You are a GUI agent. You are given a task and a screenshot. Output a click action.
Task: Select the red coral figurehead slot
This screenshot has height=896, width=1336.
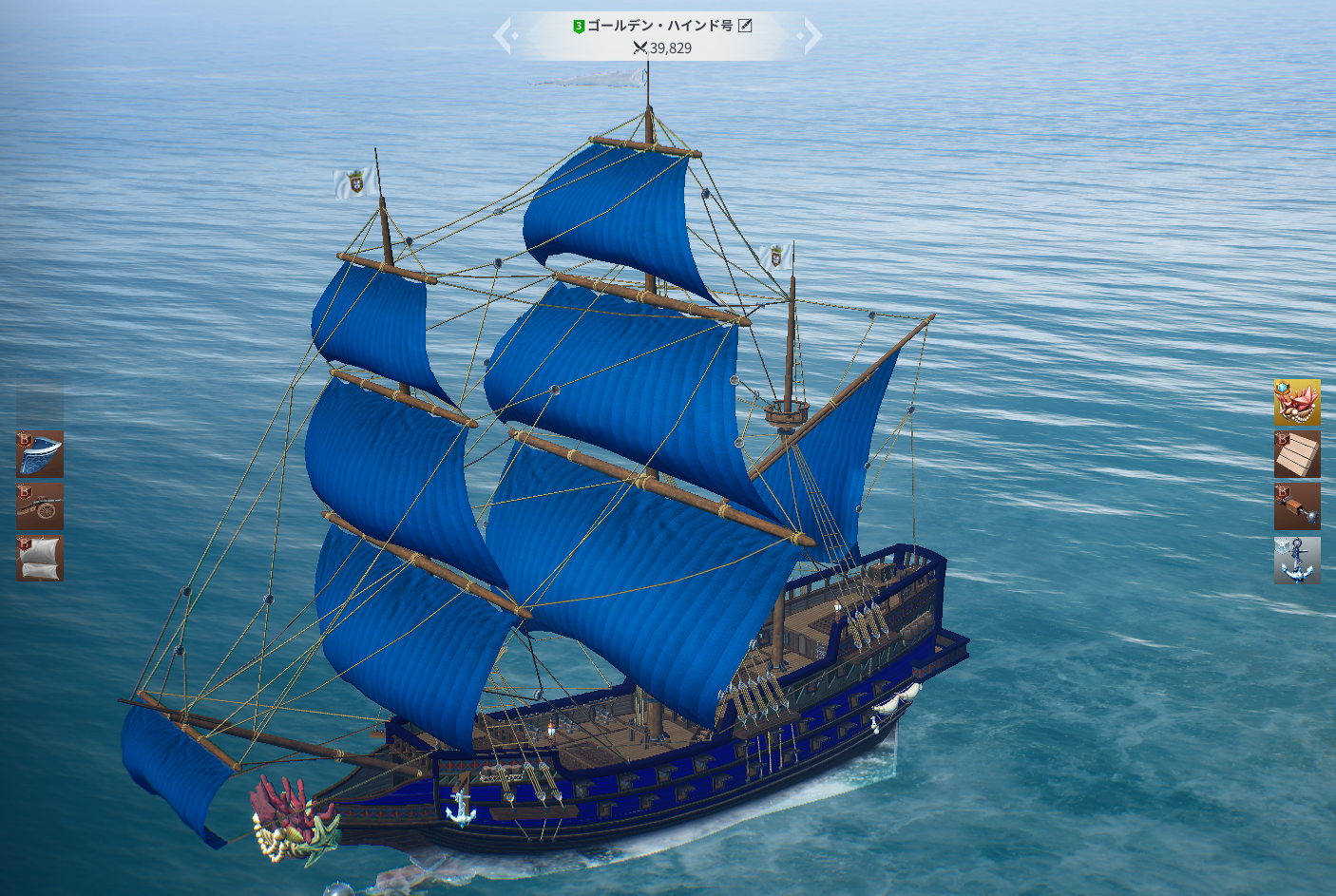1297,403
